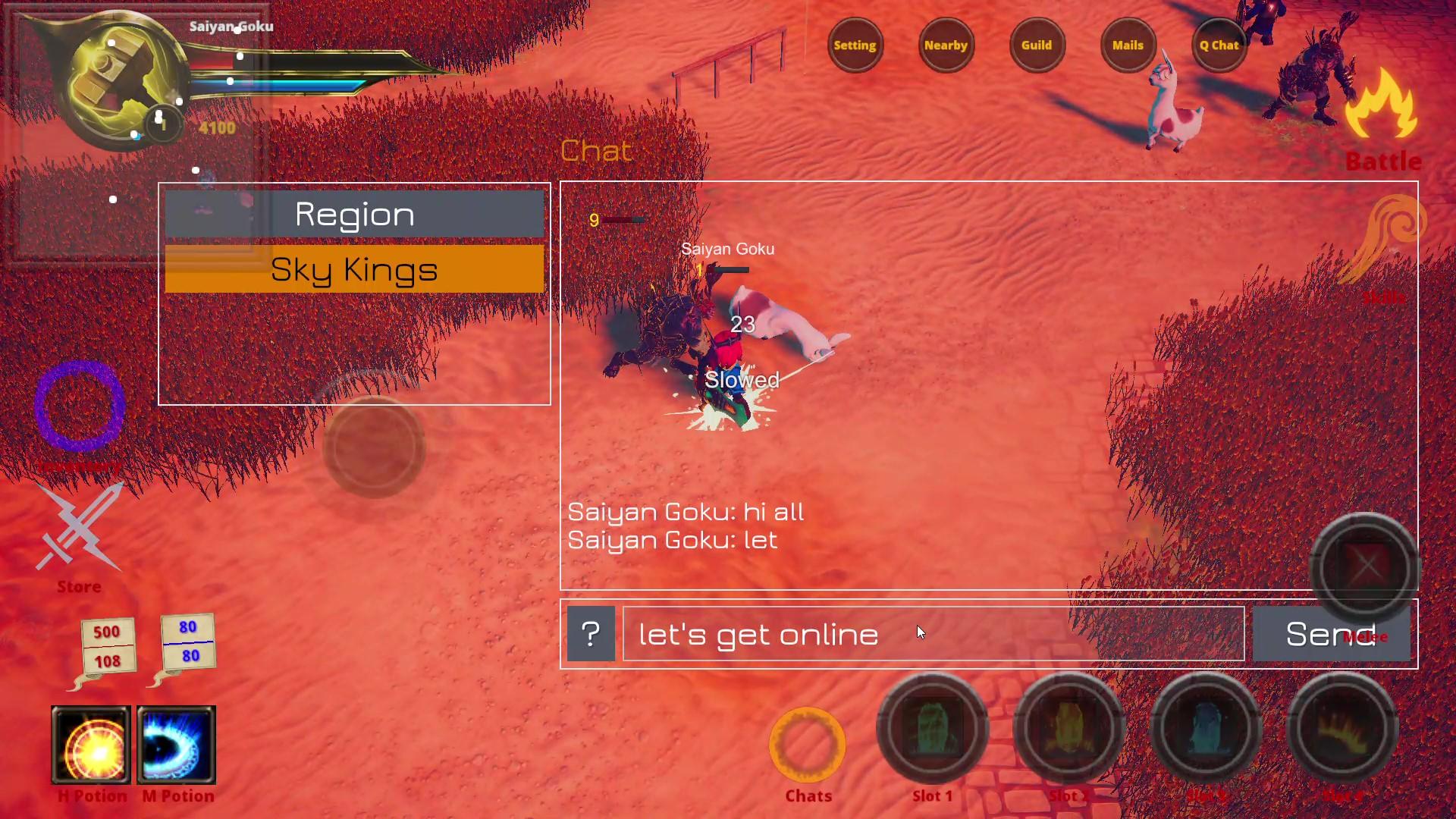This screenshot has height=819, width=1456.
Task: Activate the ability in Slot 1
Action: [932, 728]
